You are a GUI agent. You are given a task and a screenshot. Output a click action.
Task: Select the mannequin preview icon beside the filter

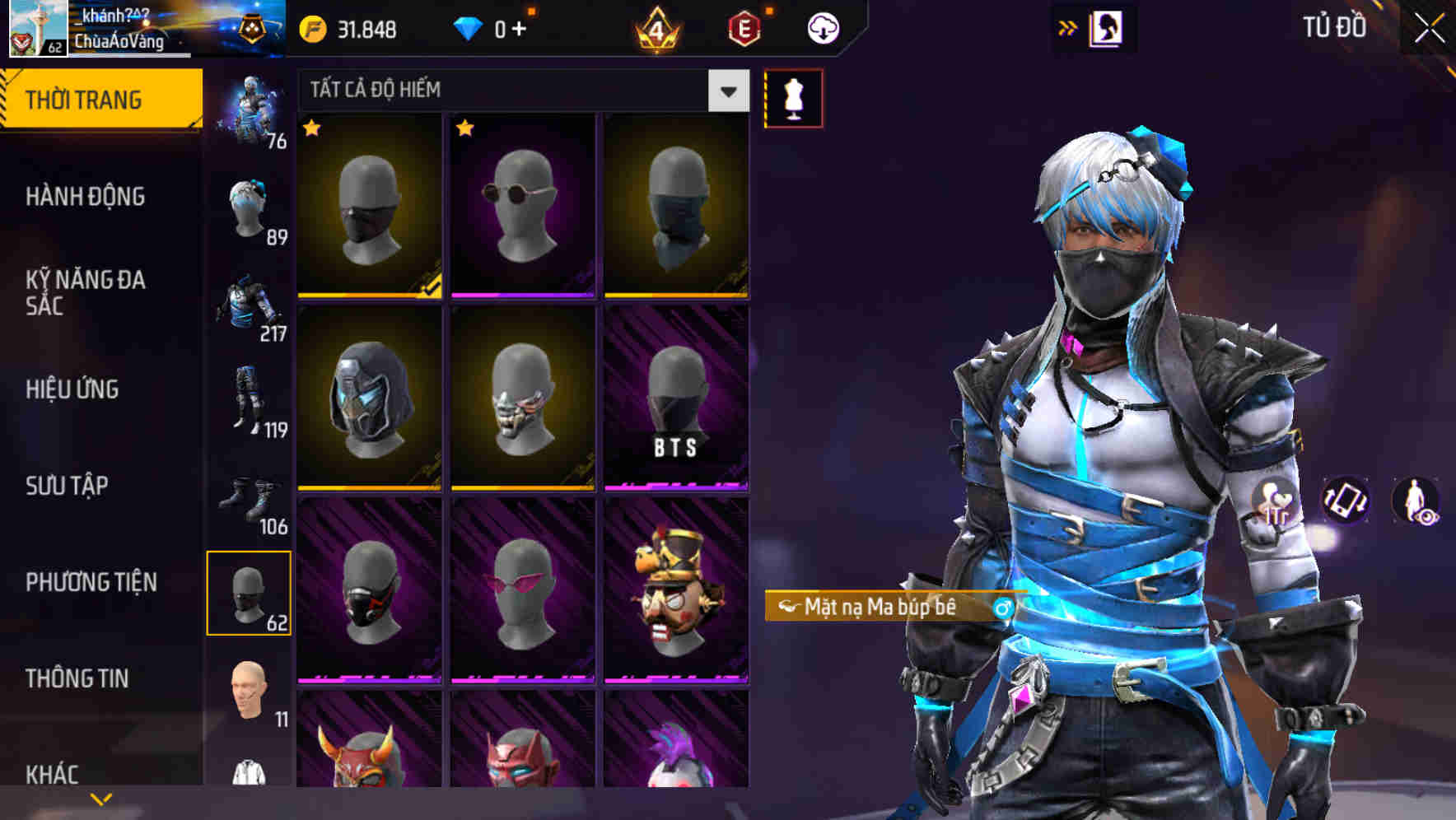(793, 96)
